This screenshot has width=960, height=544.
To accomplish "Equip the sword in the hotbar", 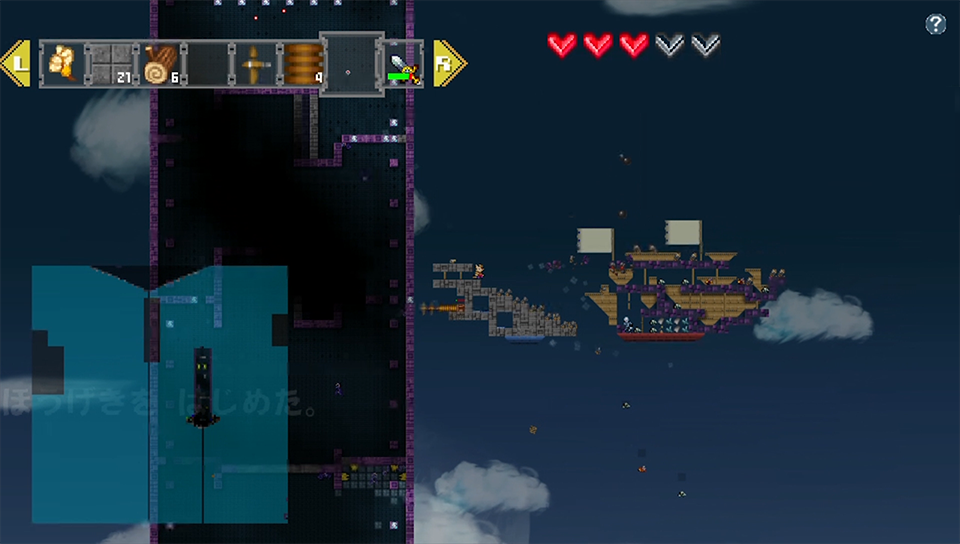I will [404, 65].
